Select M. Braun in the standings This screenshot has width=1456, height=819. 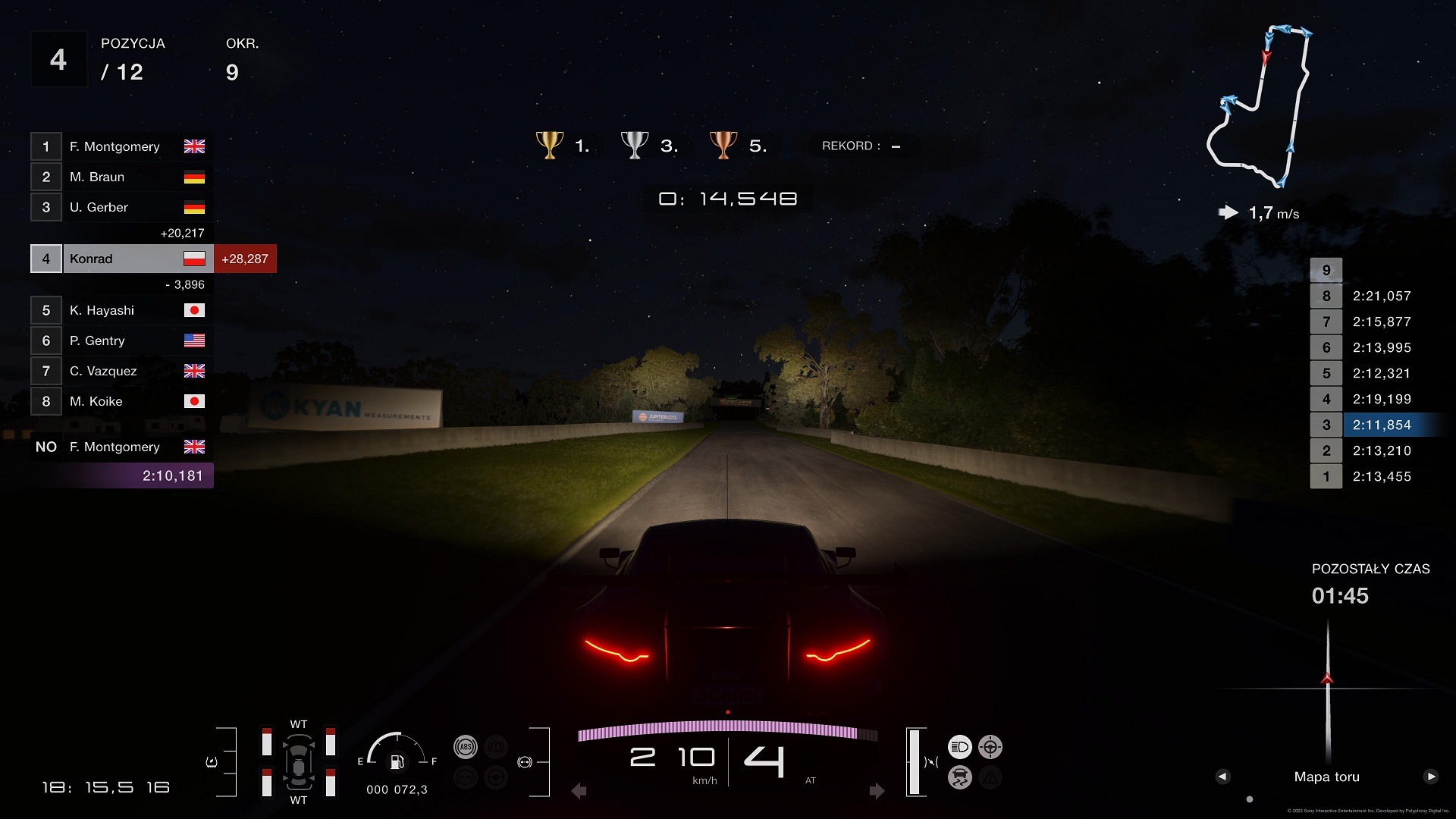pos(121,177)
